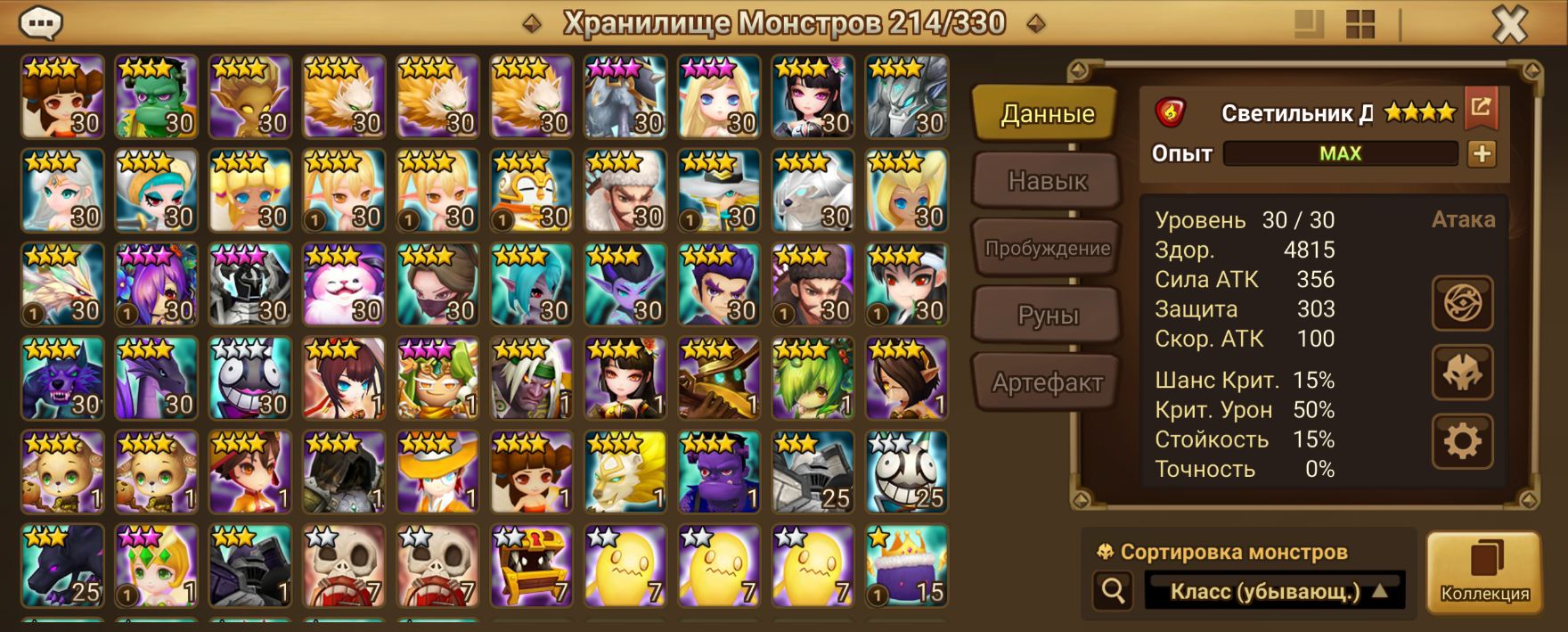
Task: Switch to the Навык tab
Action: click(x=1047, y=181)
